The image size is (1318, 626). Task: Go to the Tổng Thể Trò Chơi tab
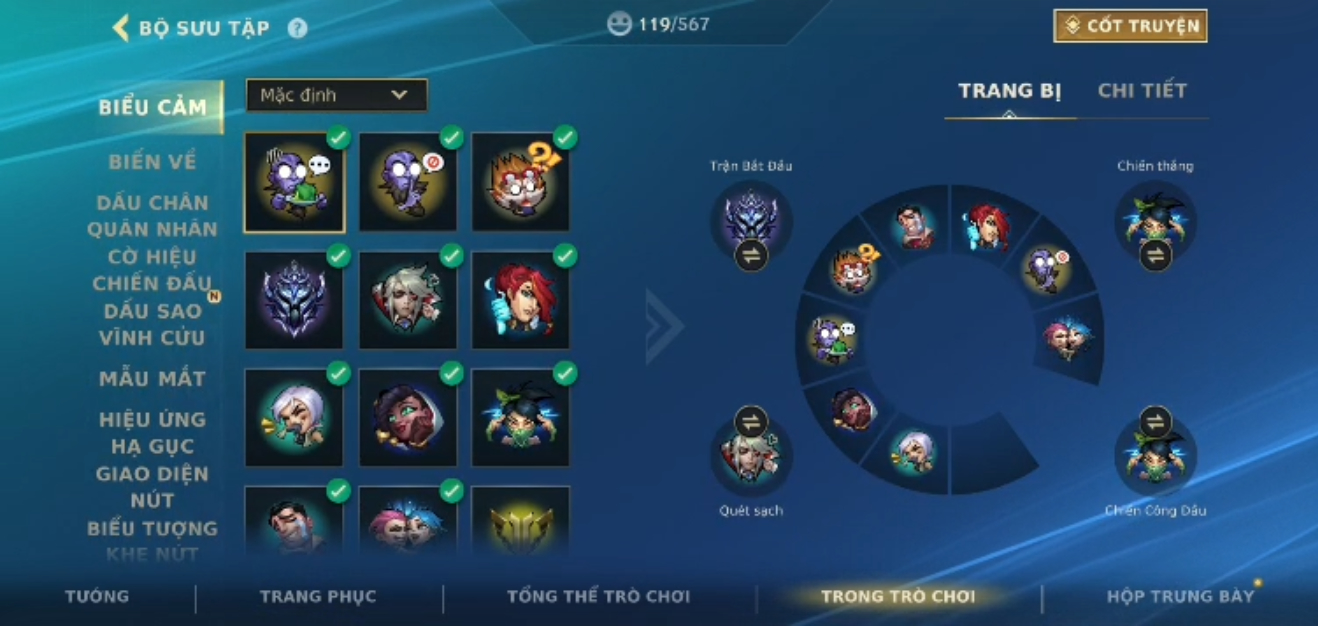[598, 597]
